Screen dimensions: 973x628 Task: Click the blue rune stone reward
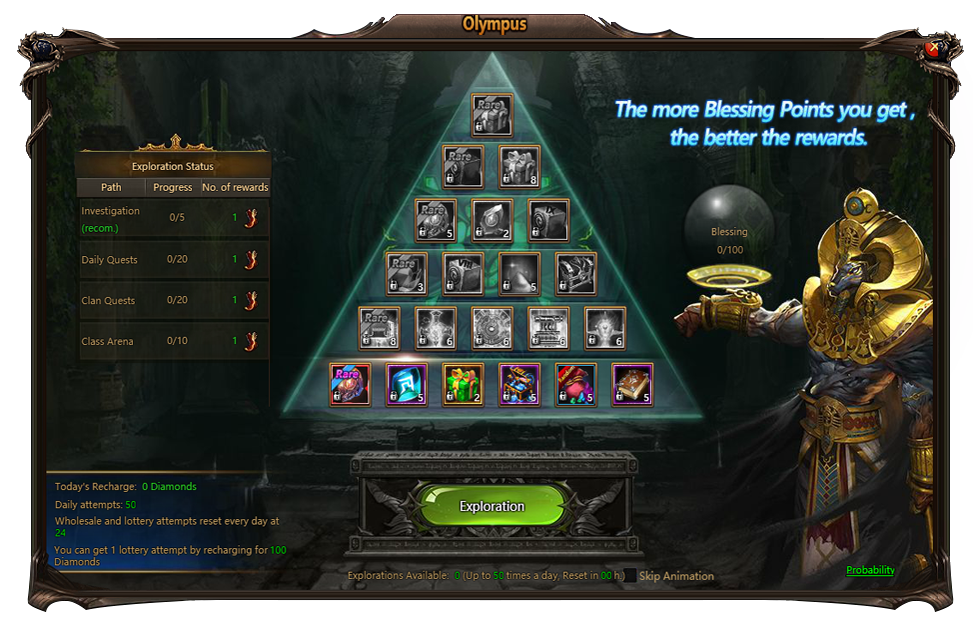tap(407, 384)
